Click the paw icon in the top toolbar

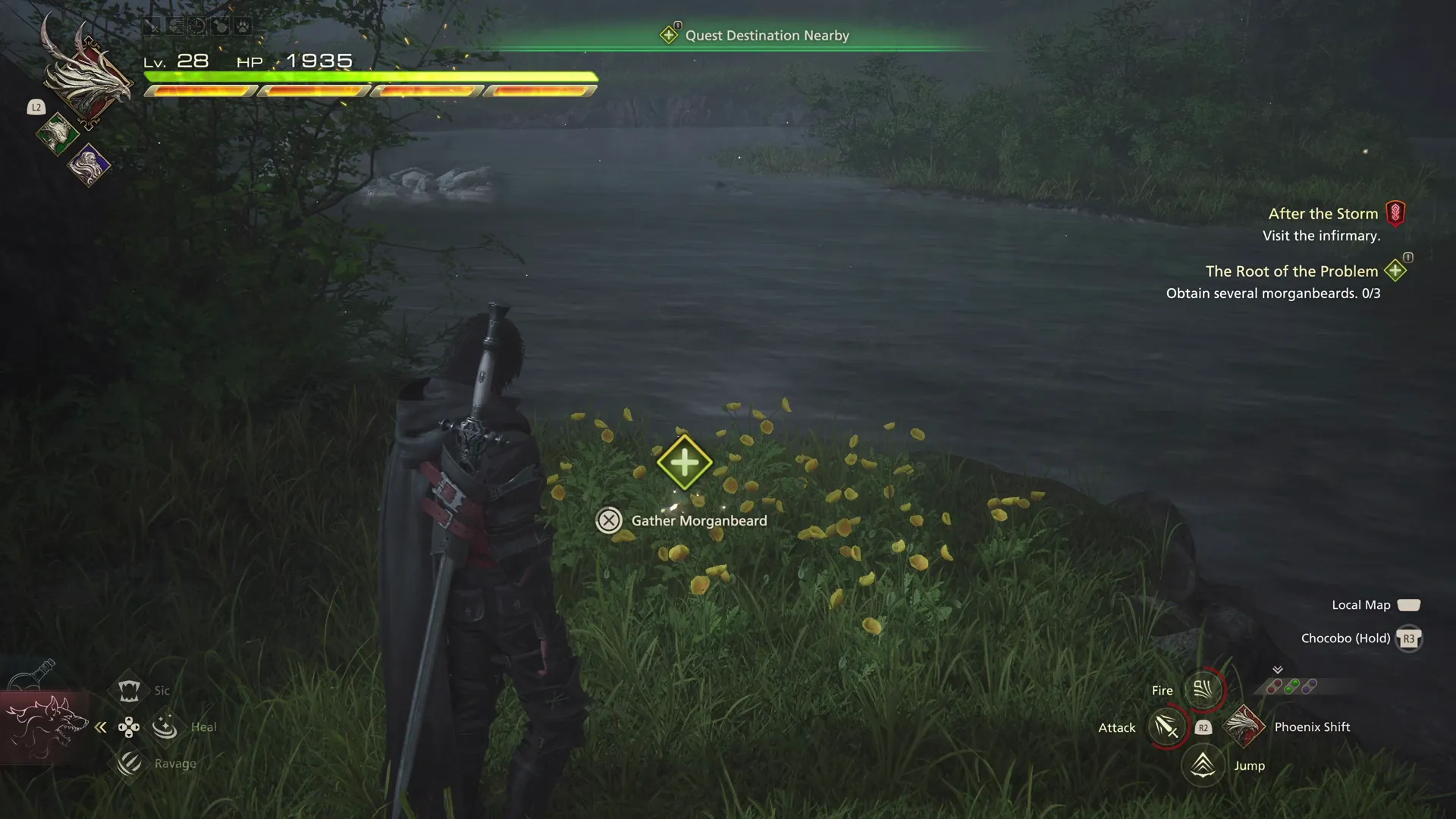(x=243, y=24)
